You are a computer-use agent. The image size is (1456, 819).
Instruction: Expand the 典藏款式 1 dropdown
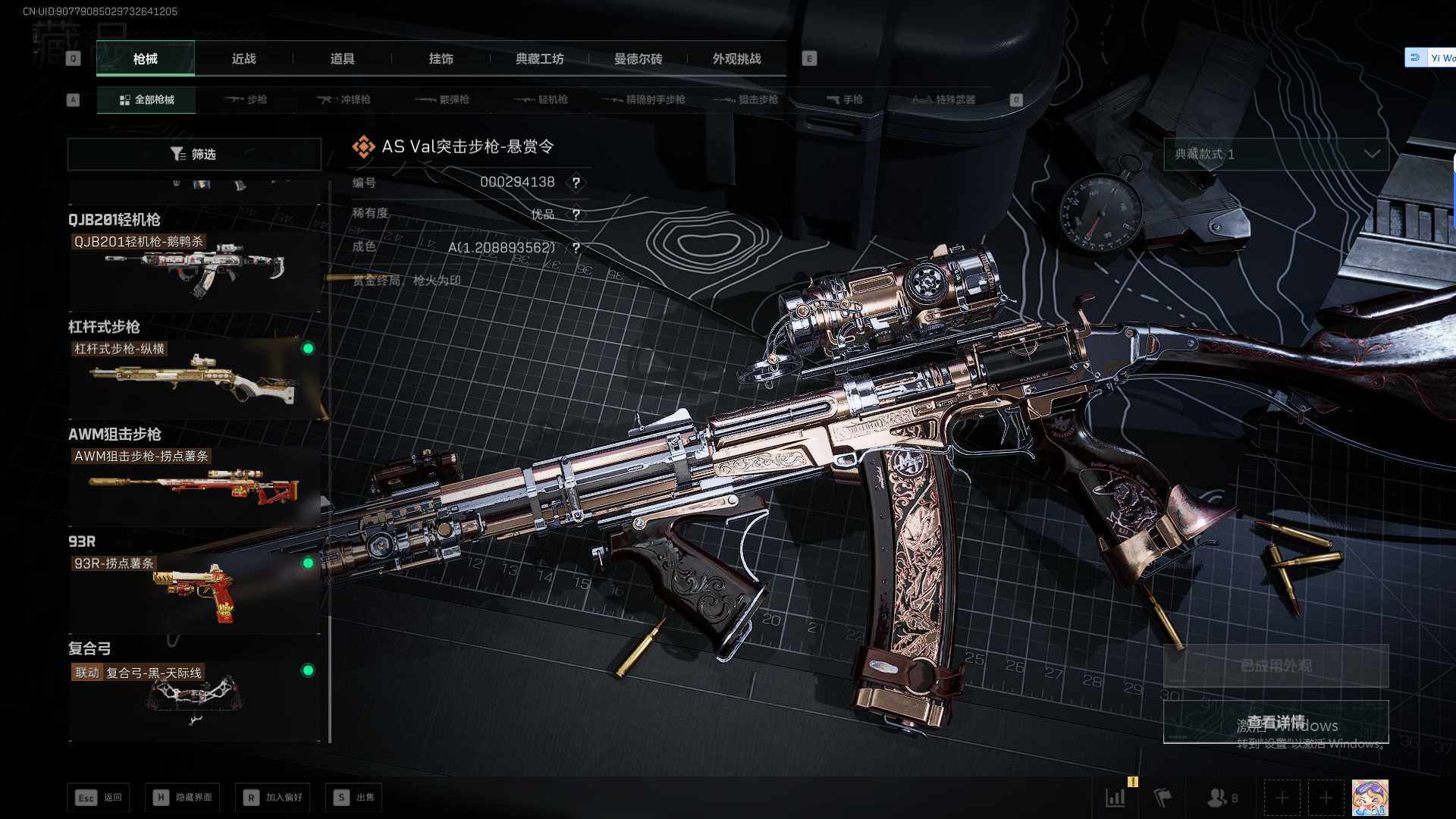(x=1276, y=155)
